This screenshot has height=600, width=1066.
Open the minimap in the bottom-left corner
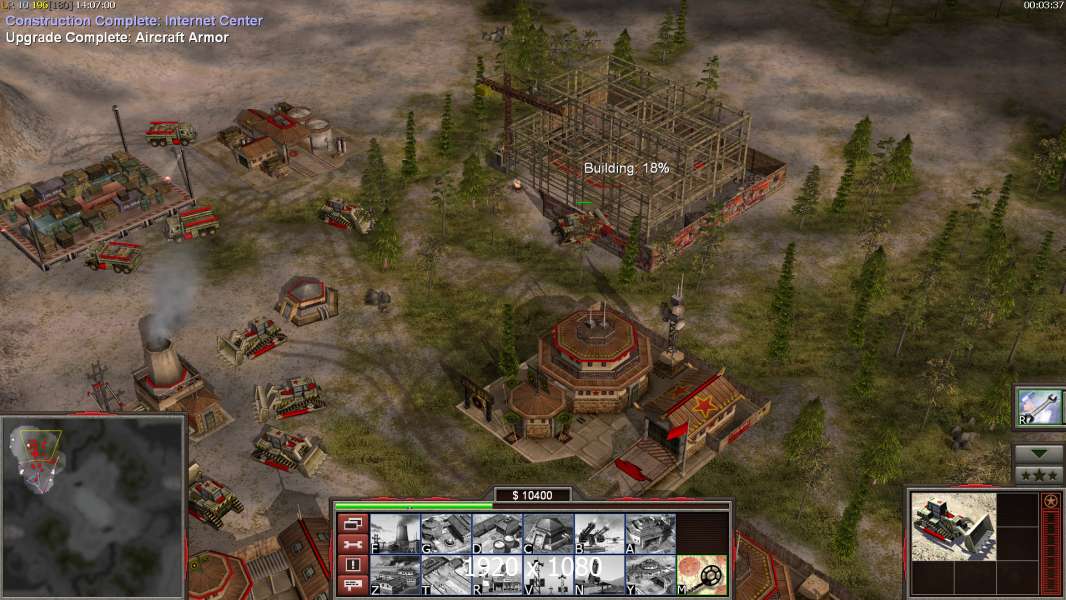93,505
